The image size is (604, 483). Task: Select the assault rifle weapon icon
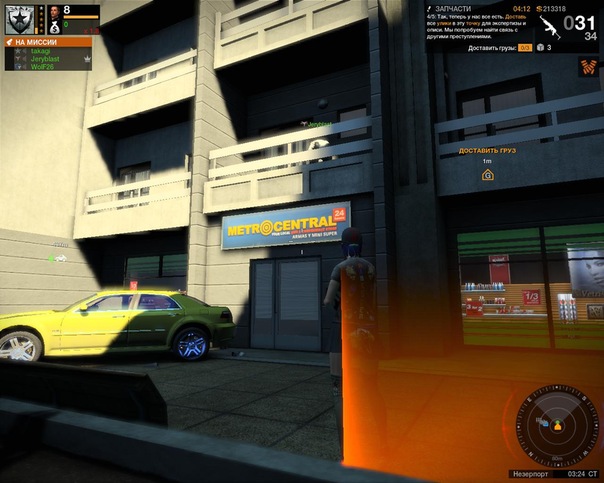click(x=549, y=27)
